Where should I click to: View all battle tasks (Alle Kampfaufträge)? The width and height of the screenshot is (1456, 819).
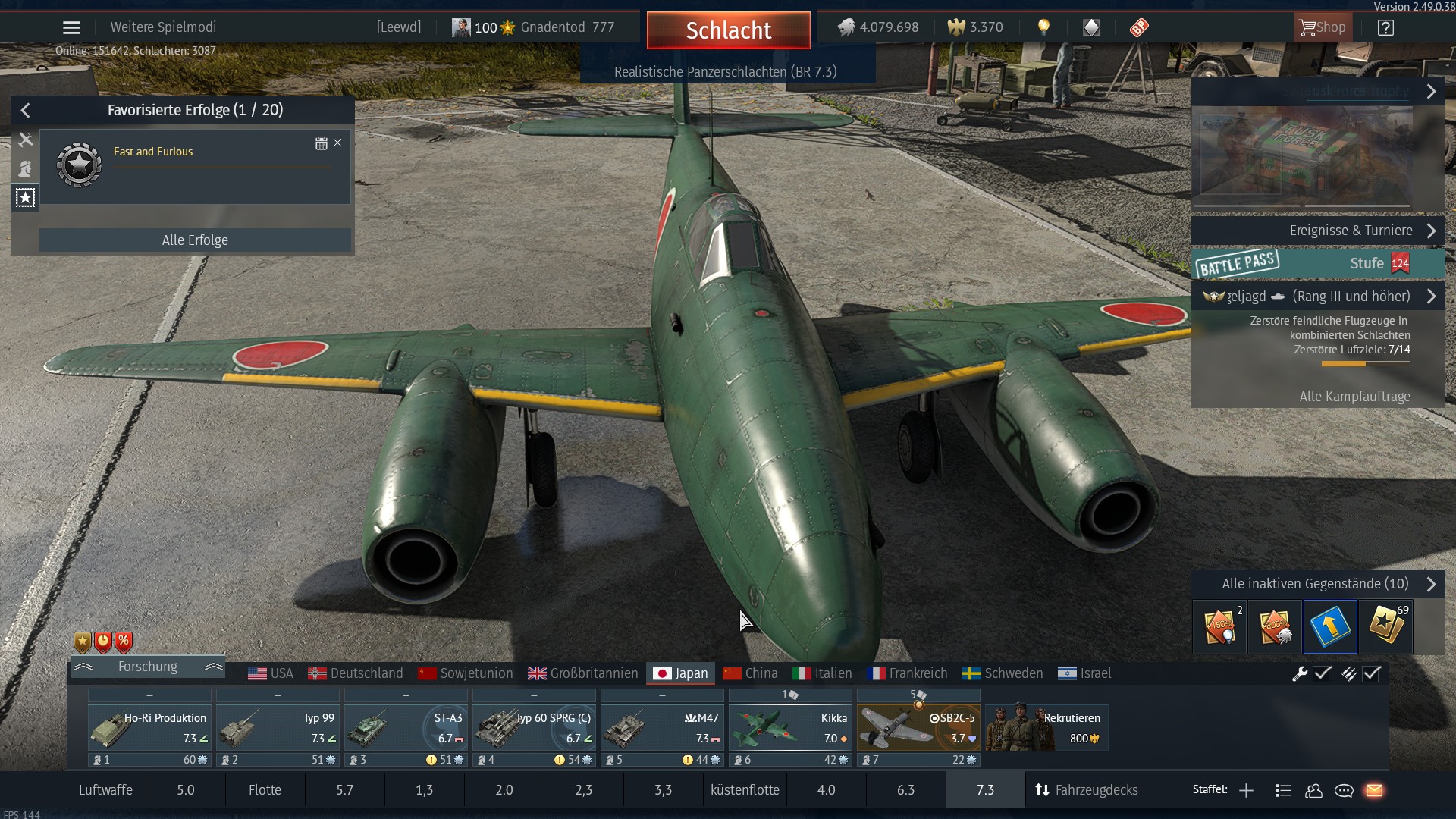click(1354, 397)
